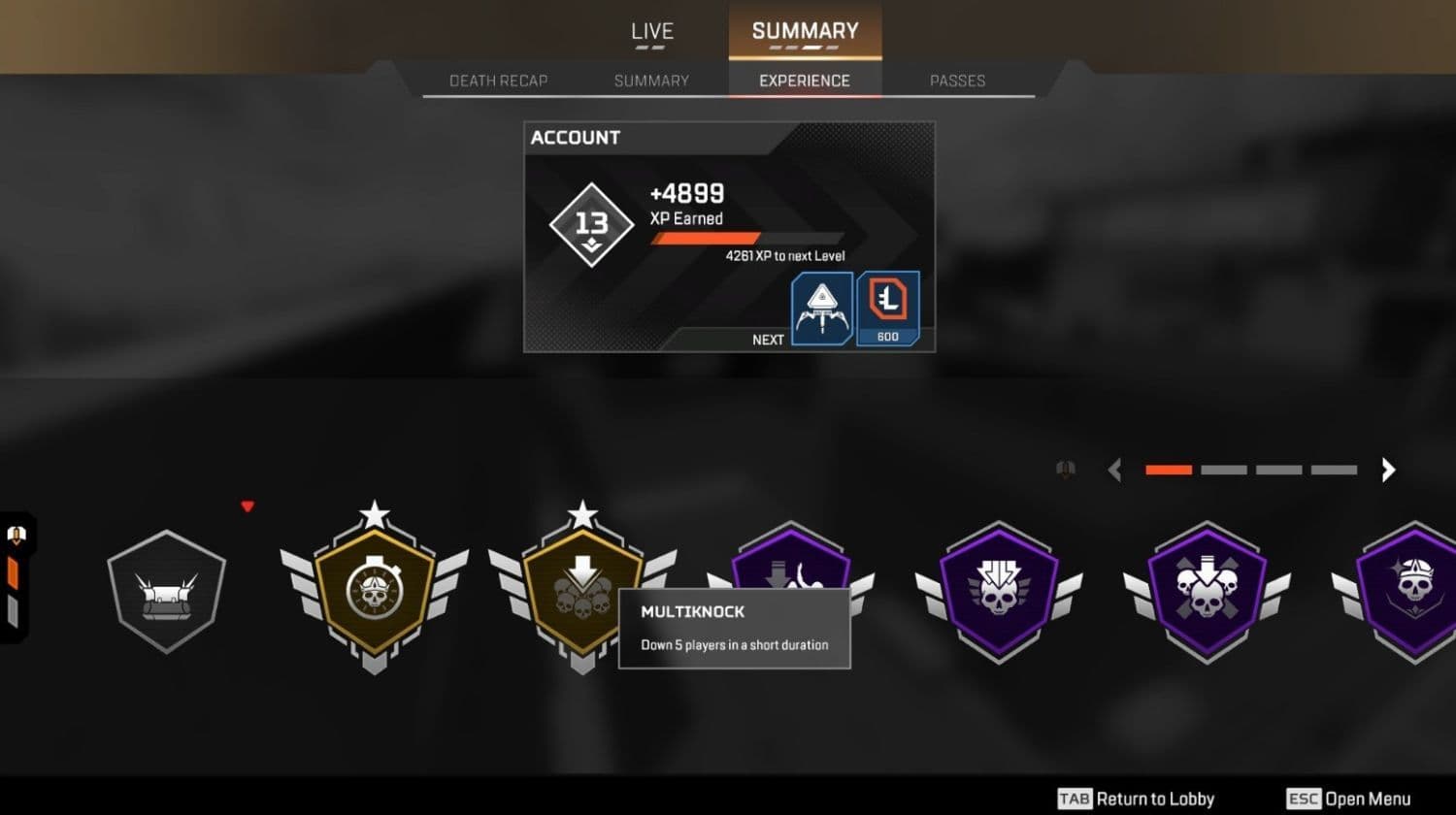The height and width of the screenshot is (815, 1456).
Task: Click the orange XP progress bar
Action: [704, 237]
